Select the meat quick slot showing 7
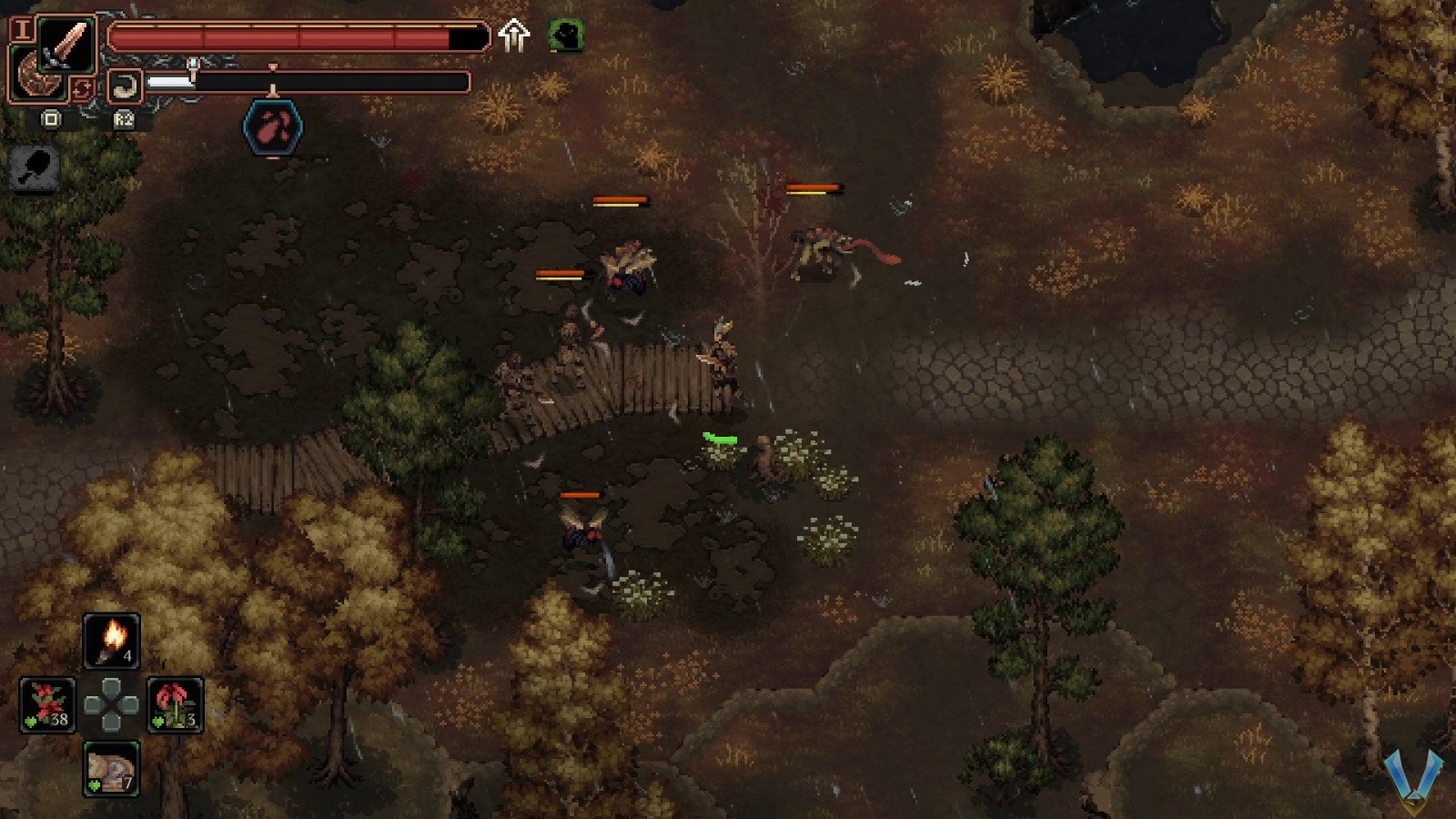 [x=111, y=767]
